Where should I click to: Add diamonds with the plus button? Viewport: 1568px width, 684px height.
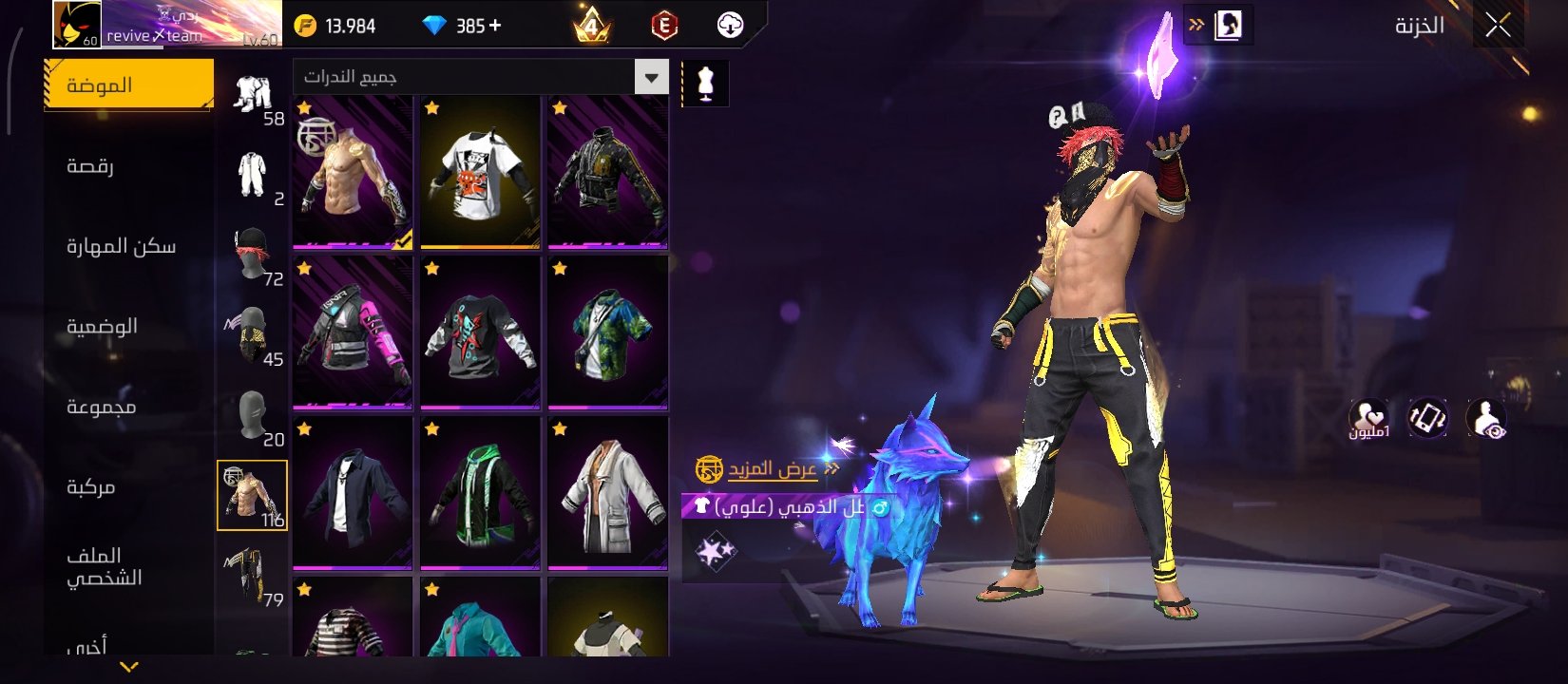pyautogui.click(x=495, y=27)
